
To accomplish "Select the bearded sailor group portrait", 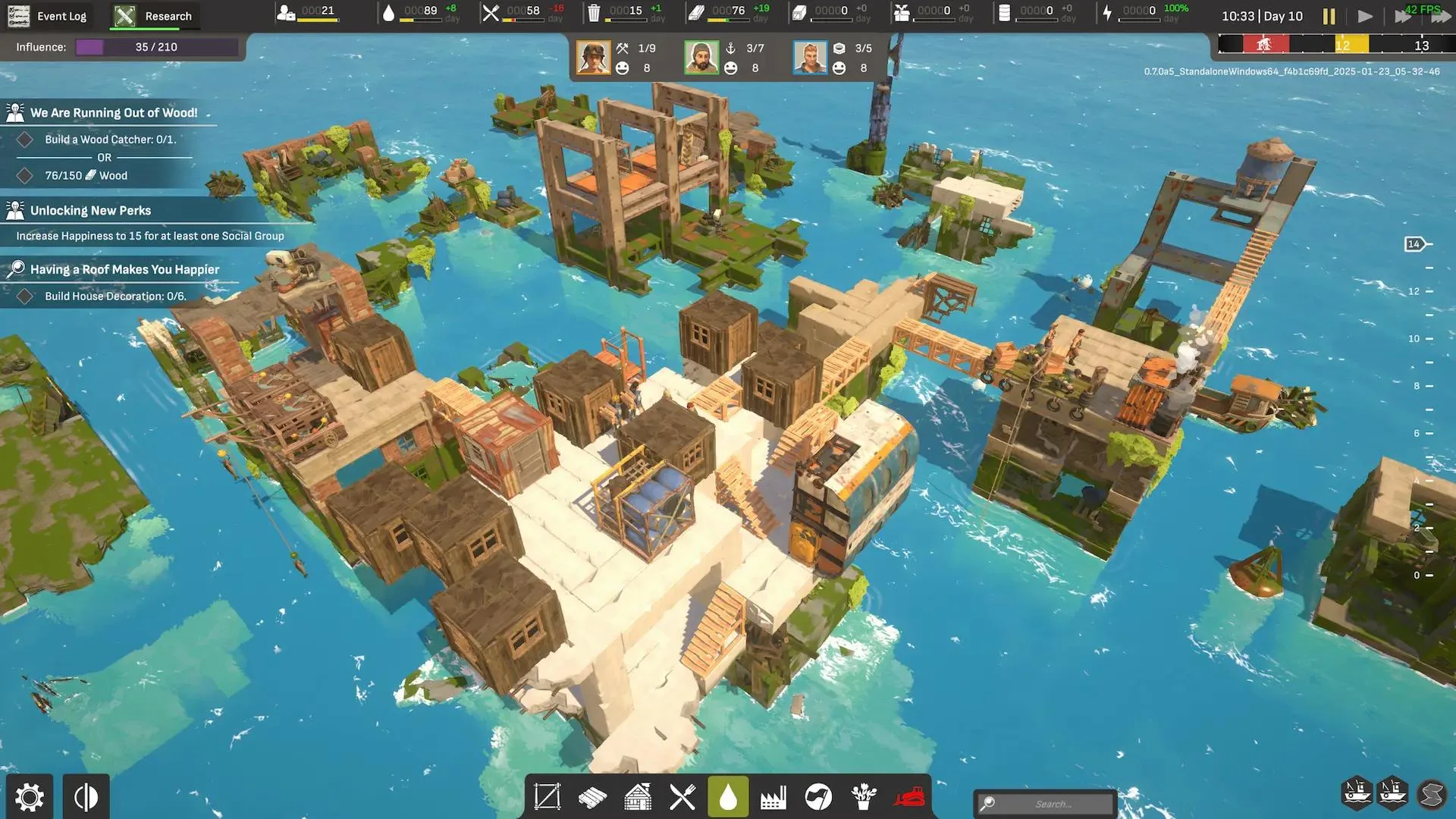I will point(701,58).
